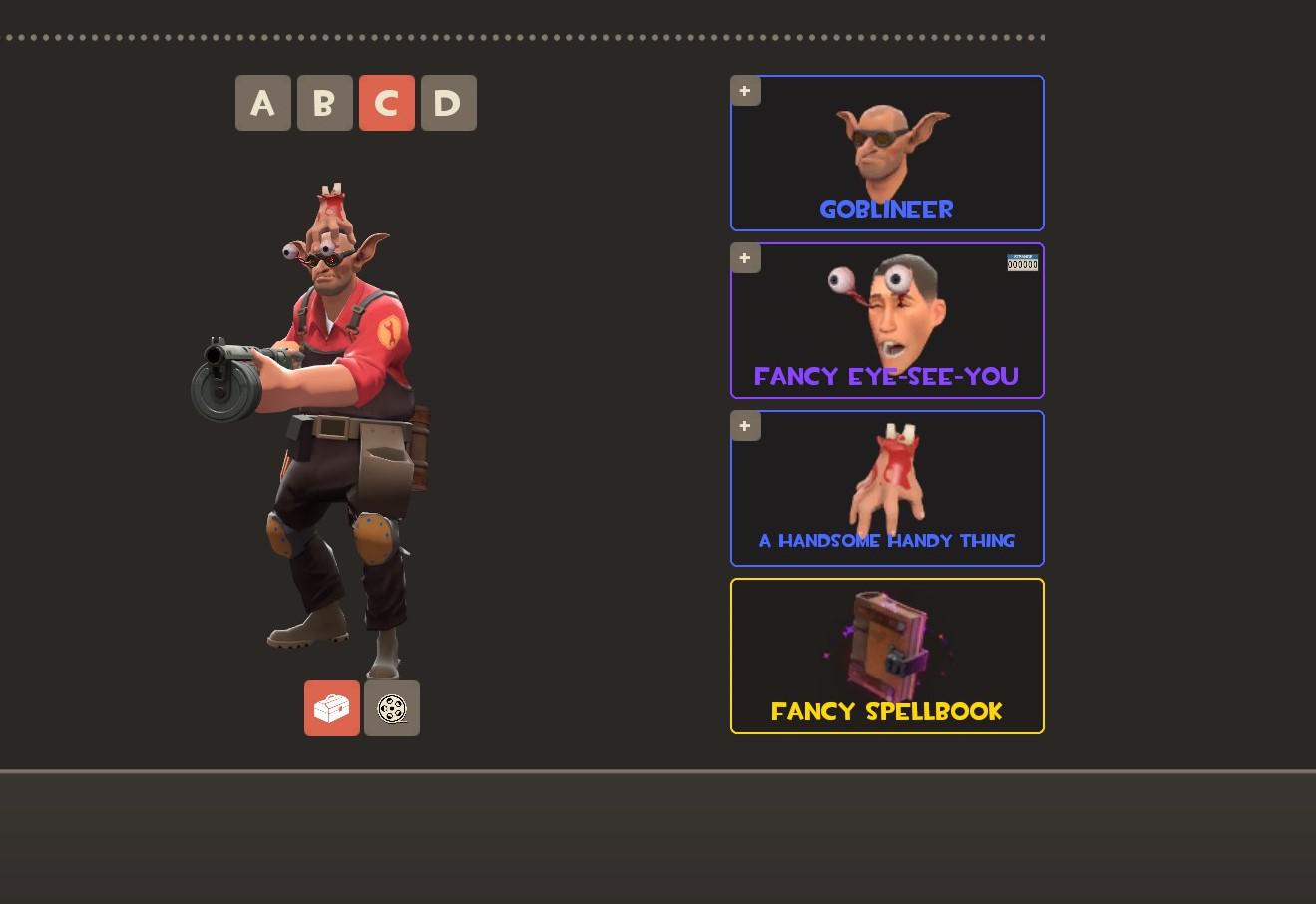Open the film reel animation icon
The width and height of the screenshot is (1316, 904).
click(x=391, y=708)
